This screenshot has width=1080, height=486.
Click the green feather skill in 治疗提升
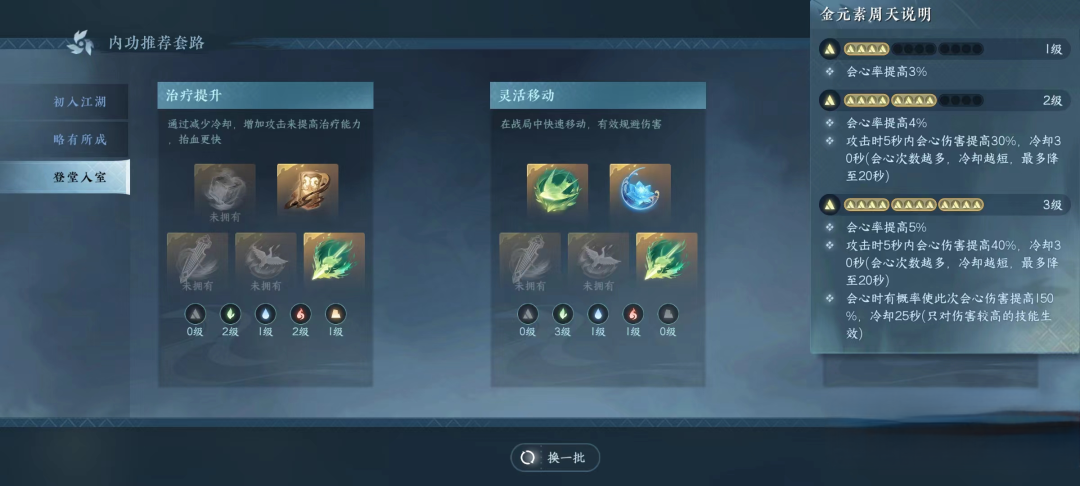[x=334, y=259]
